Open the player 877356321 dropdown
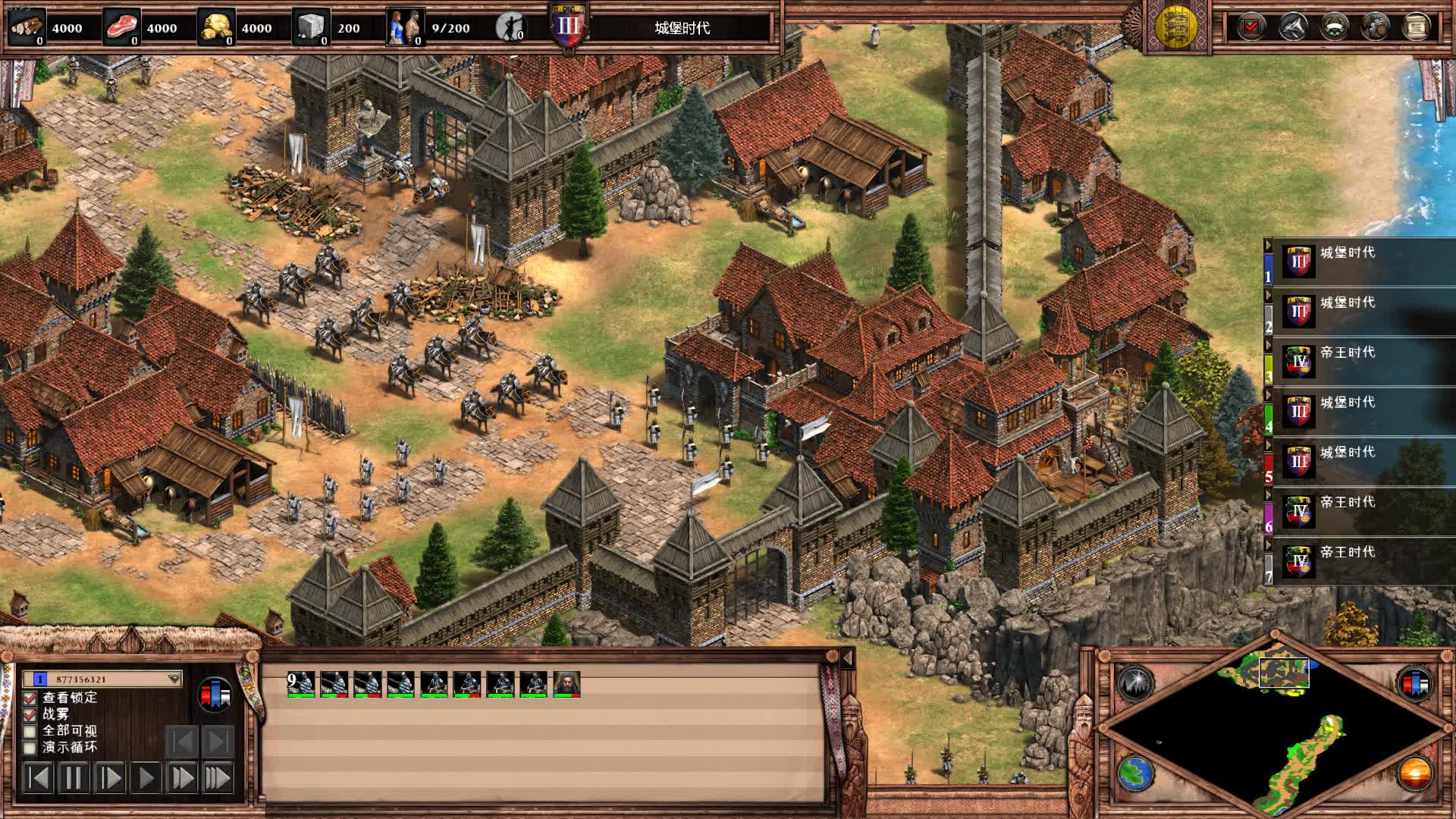 (174, 679)
